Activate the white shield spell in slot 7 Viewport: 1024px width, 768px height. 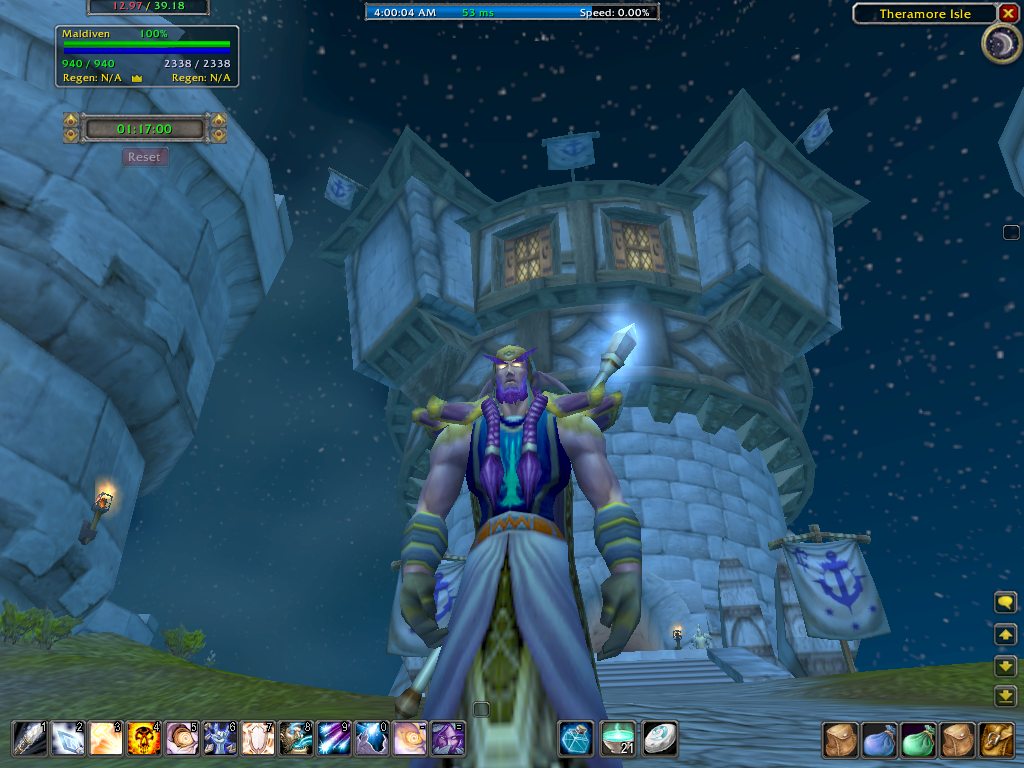click(257, 739)
